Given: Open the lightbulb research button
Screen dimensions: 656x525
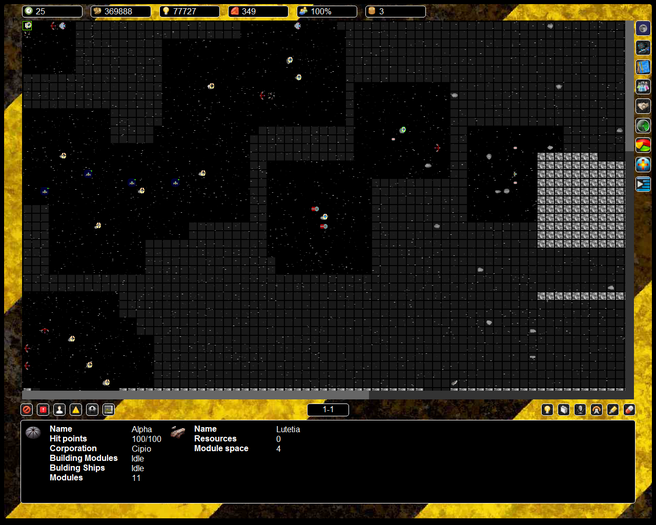Looking at the screenshot, I should point(548,409).
